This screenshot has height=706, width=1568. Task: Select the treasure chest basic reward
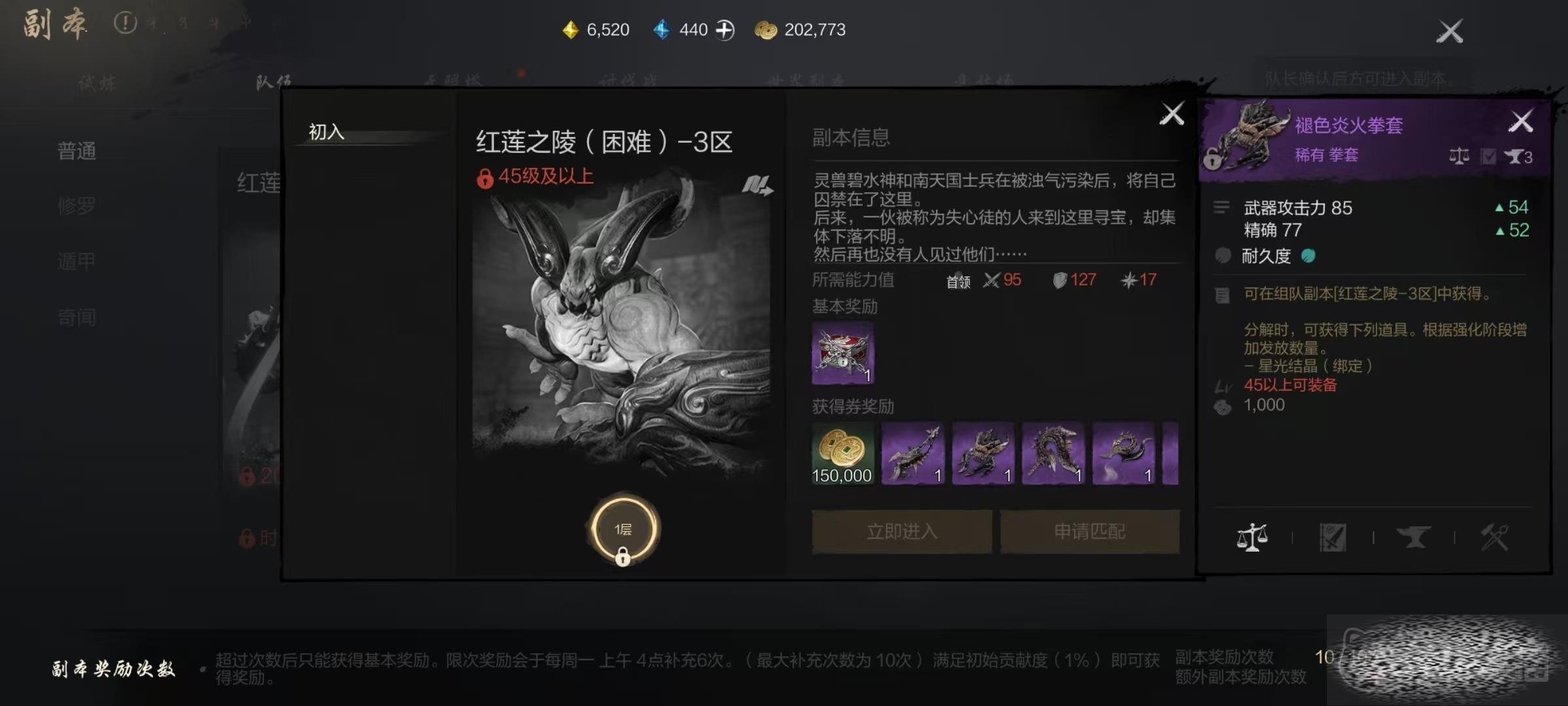point(842,353)
